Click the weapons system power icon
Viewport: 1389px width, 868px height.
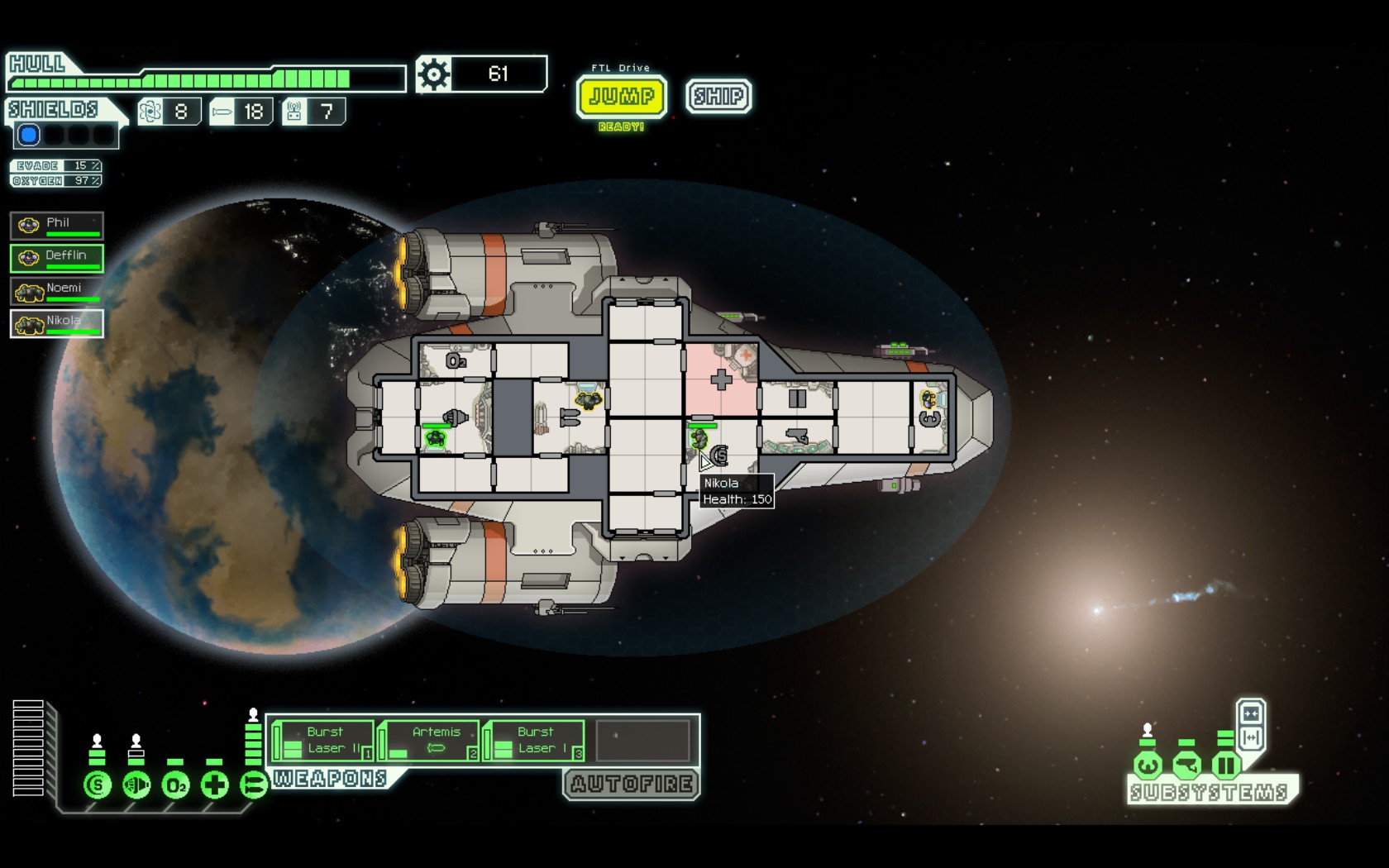[x=253, y=785]
